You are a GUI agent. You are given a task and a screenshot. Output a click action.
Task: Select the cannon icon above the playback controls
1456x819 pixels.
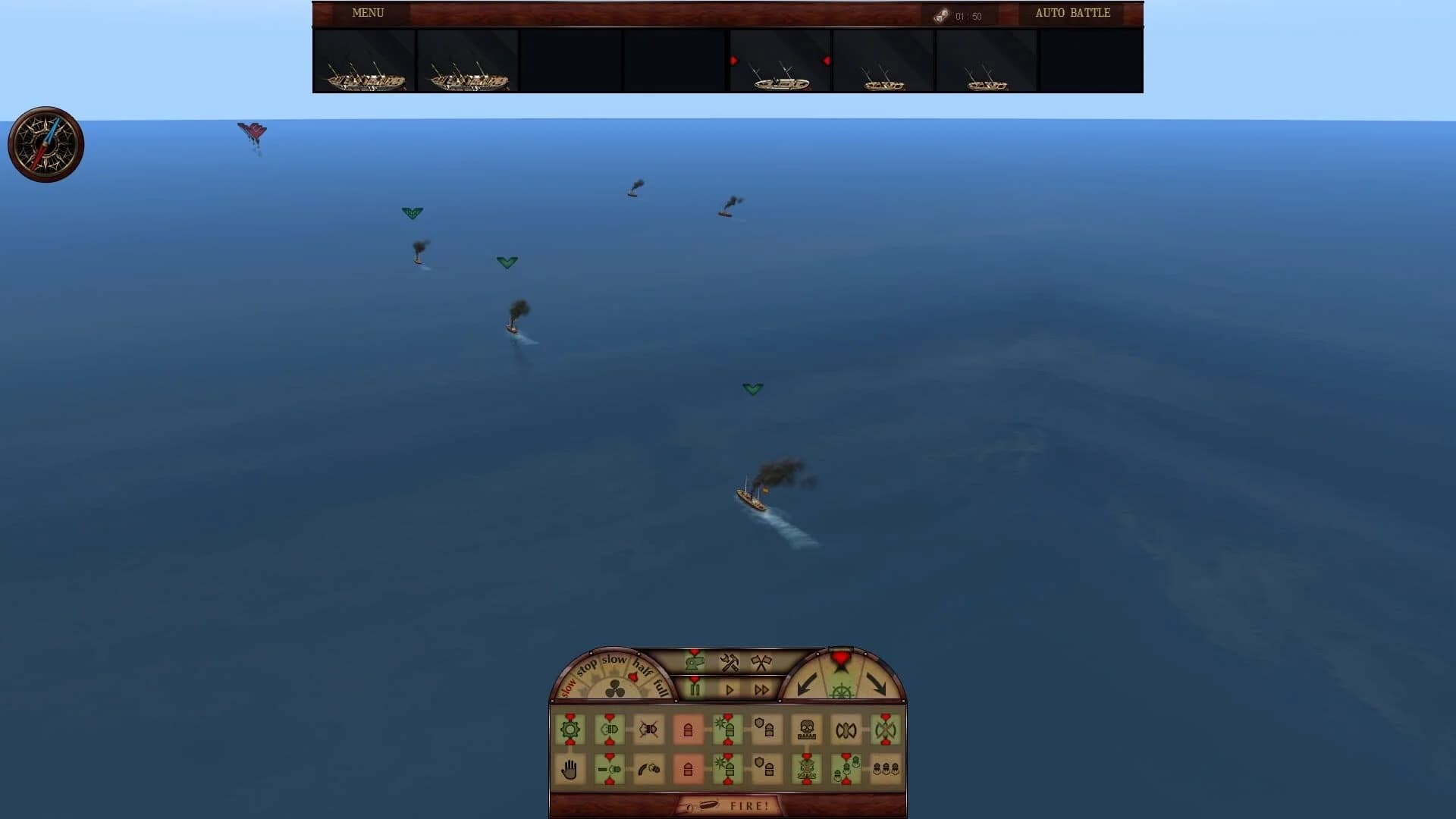[695, 661]
